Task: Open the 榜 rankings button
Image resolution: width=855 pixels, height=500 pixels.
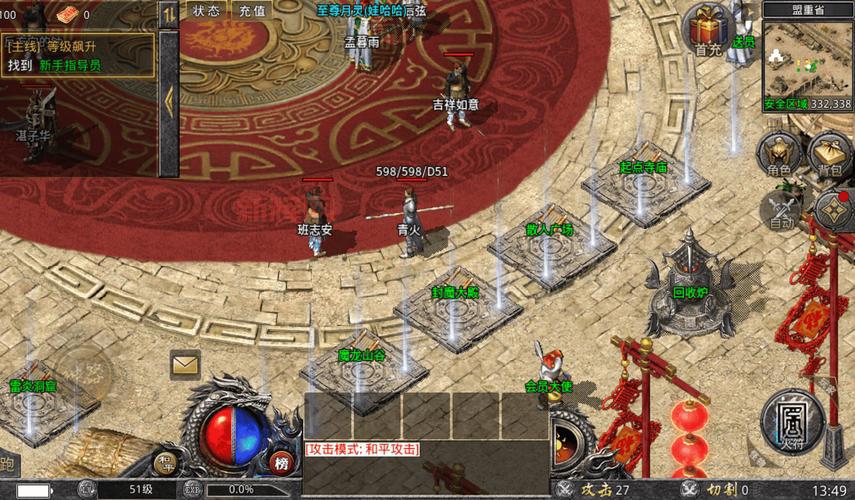Action: [281, 462]
